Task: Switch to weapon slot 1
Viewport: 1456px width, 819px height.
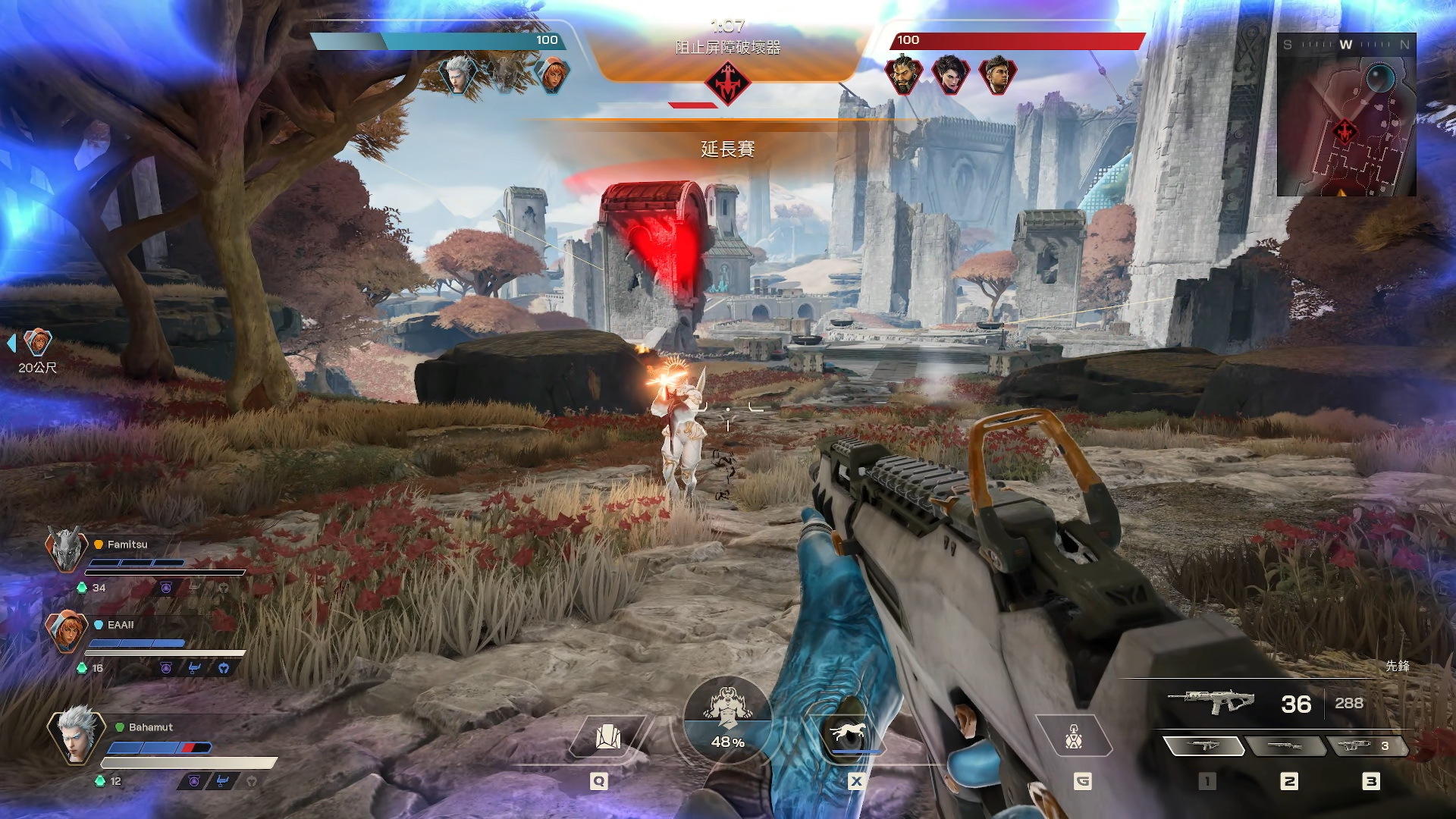Action: 1203,746
